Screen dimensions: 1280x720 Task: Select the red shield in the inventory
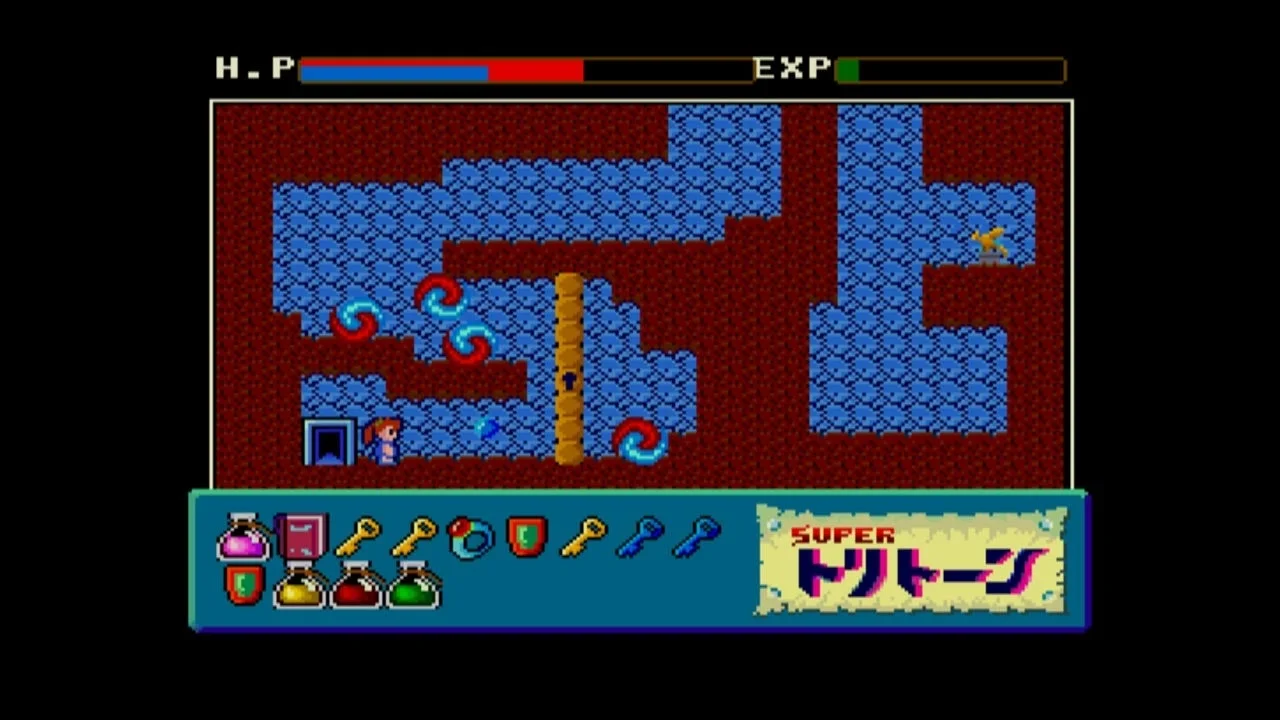(527, 538)
